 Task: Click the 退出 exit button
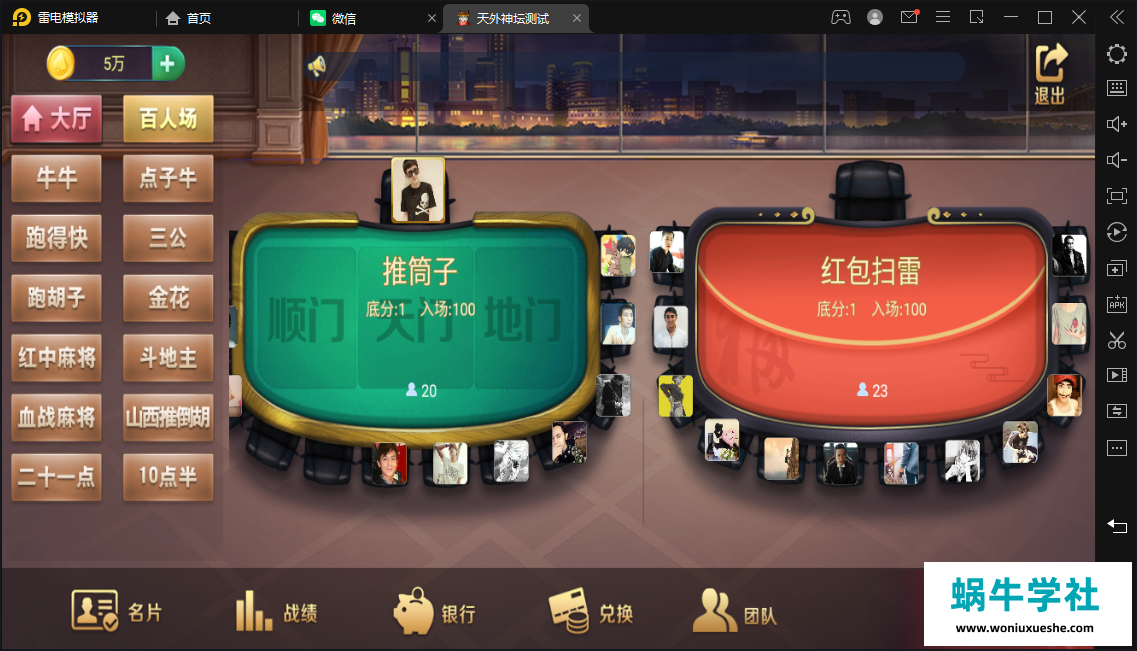(x=1050, y=75)
